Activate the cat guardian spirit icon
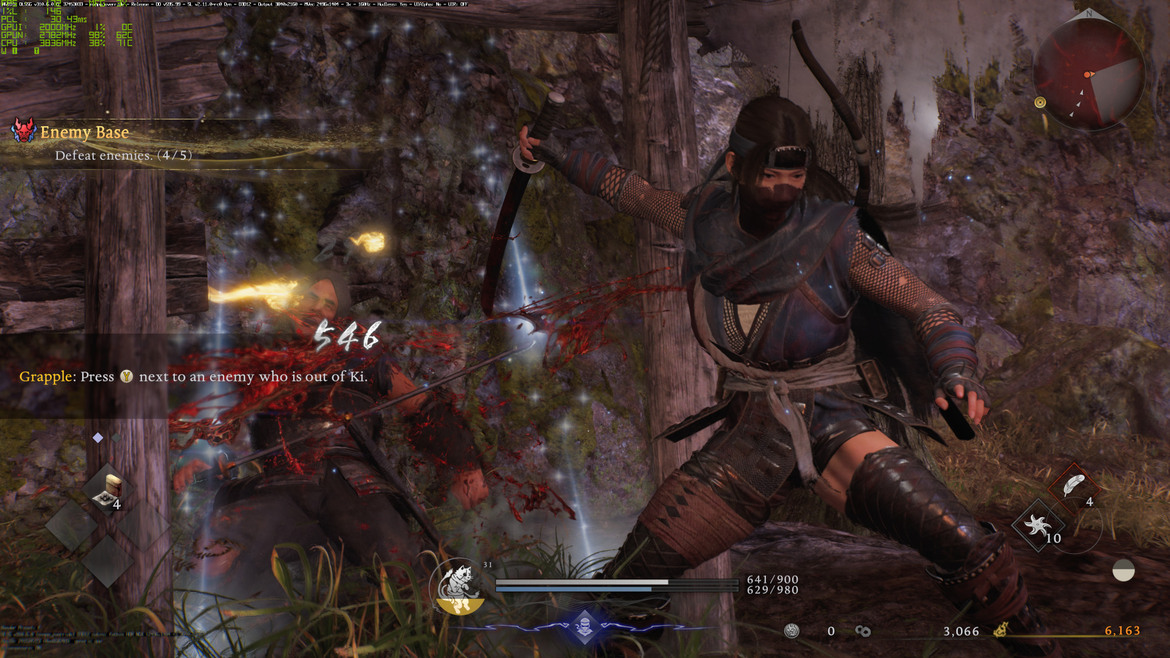 [x=458, y=584]
